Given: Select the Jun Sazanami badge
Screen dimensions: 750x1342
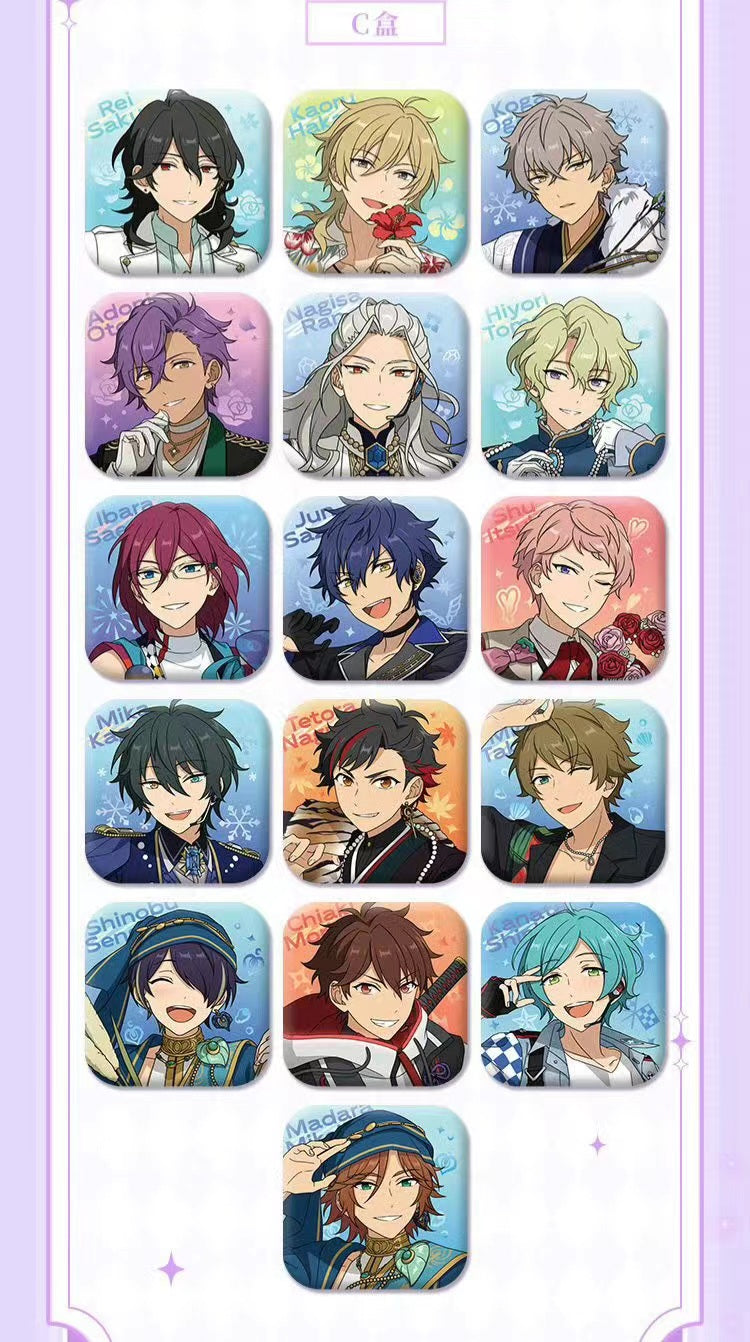Looking at the screenshot, I should (375, 588).
